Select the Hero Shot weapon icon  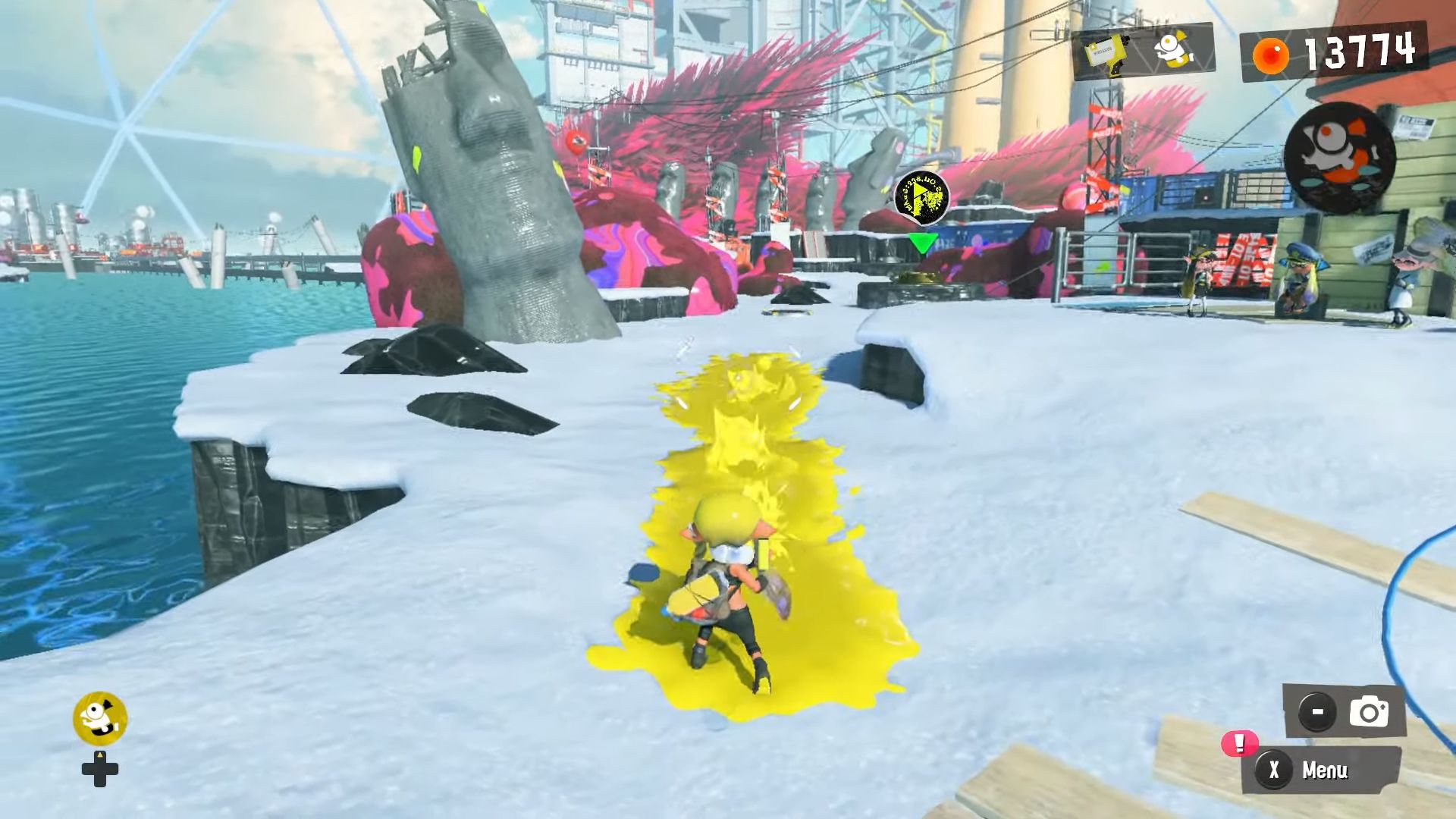point(1106,53)
